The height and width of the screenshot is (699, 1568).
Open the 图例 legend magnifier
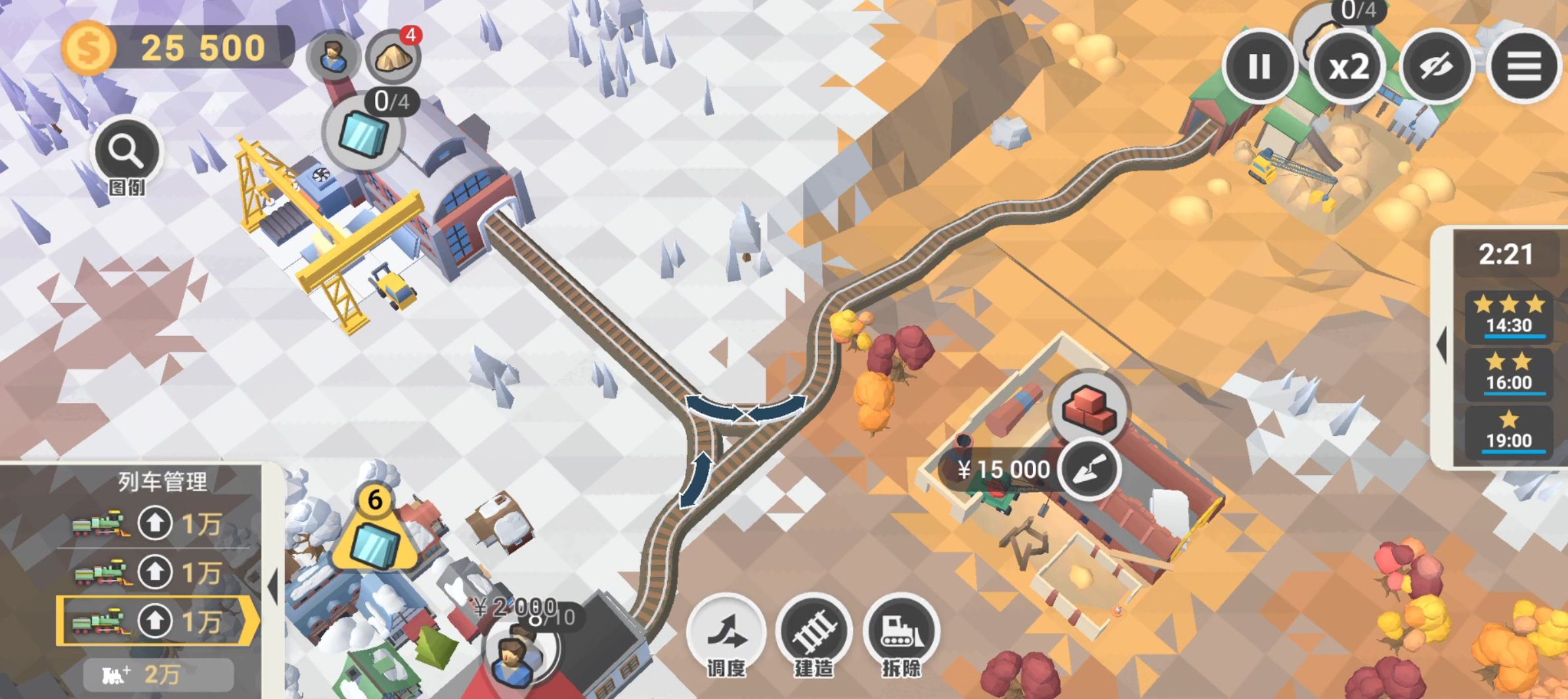[x=126, y=153]
